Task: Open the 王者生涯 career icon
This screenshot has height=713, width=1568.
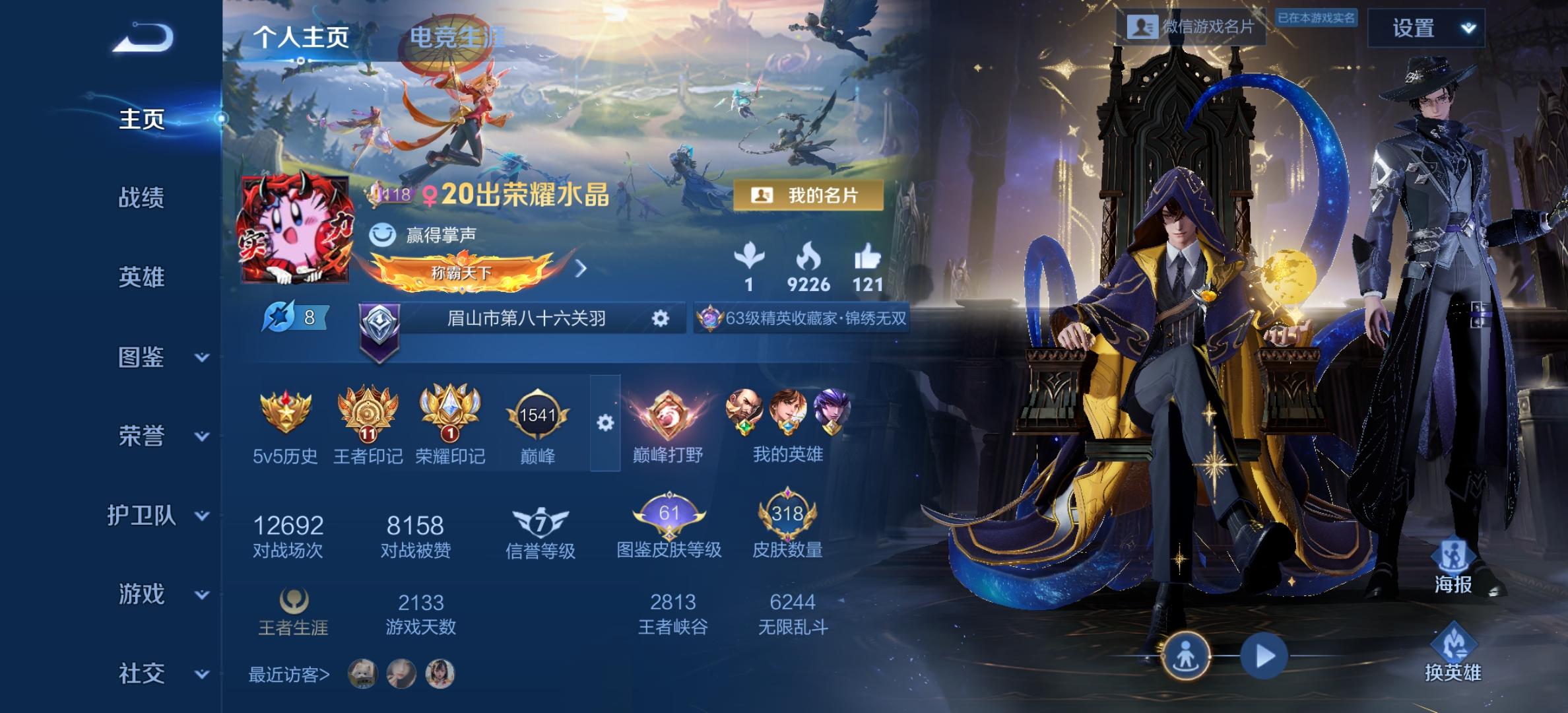Action: click(294, 601)
